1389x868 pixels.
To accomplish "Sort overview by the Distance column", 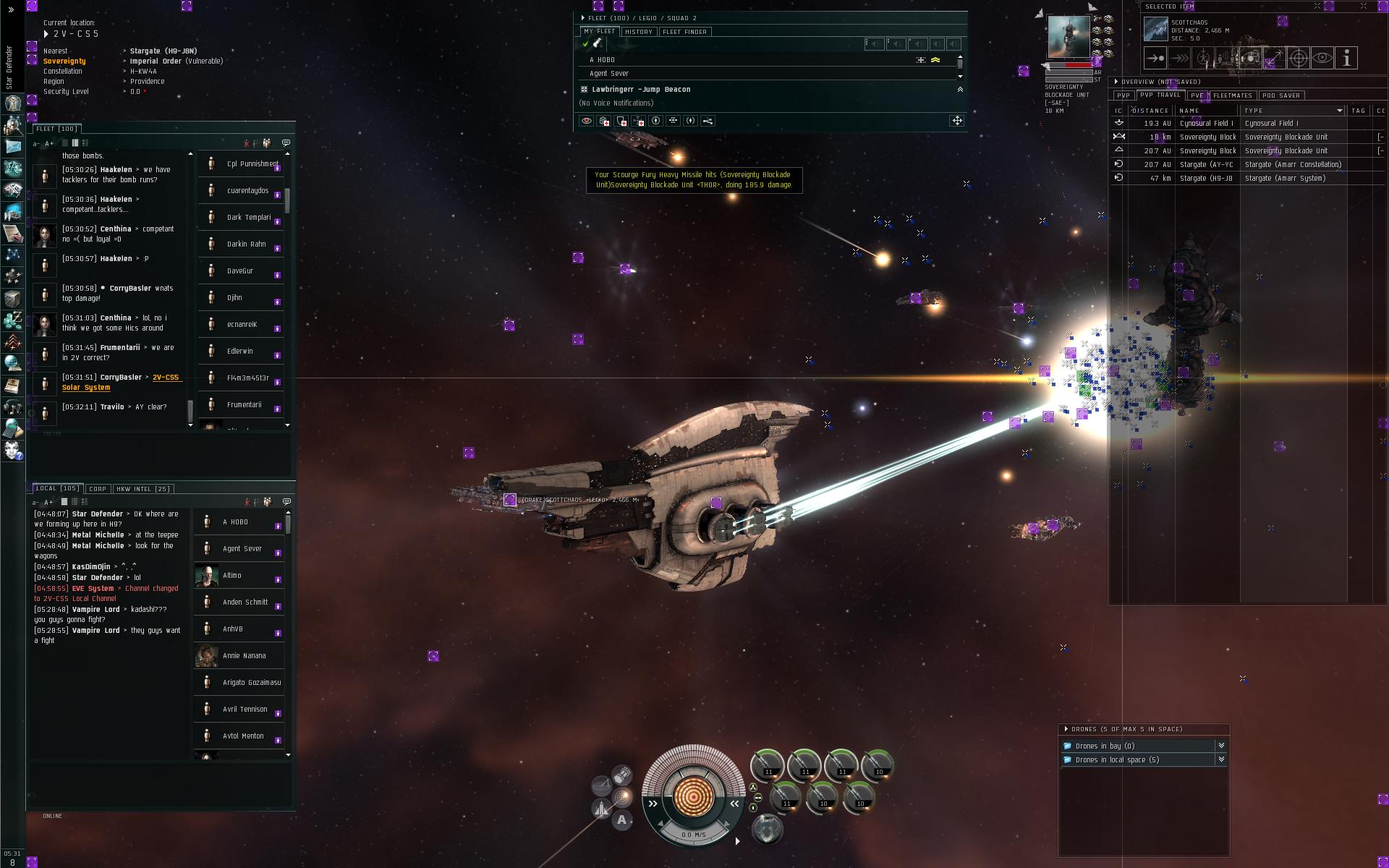I will (1150, 111).
